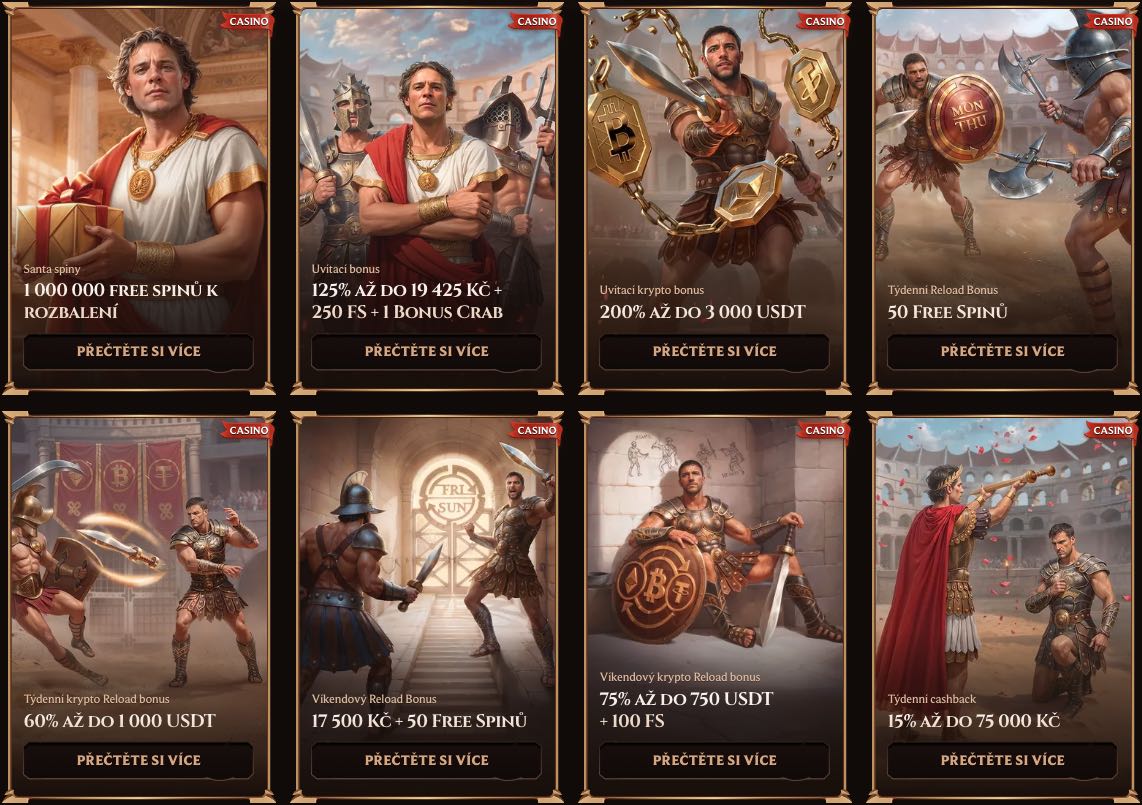Read more about 50 Free Spins reload
1142x805 pixels.
[1002, 351]
